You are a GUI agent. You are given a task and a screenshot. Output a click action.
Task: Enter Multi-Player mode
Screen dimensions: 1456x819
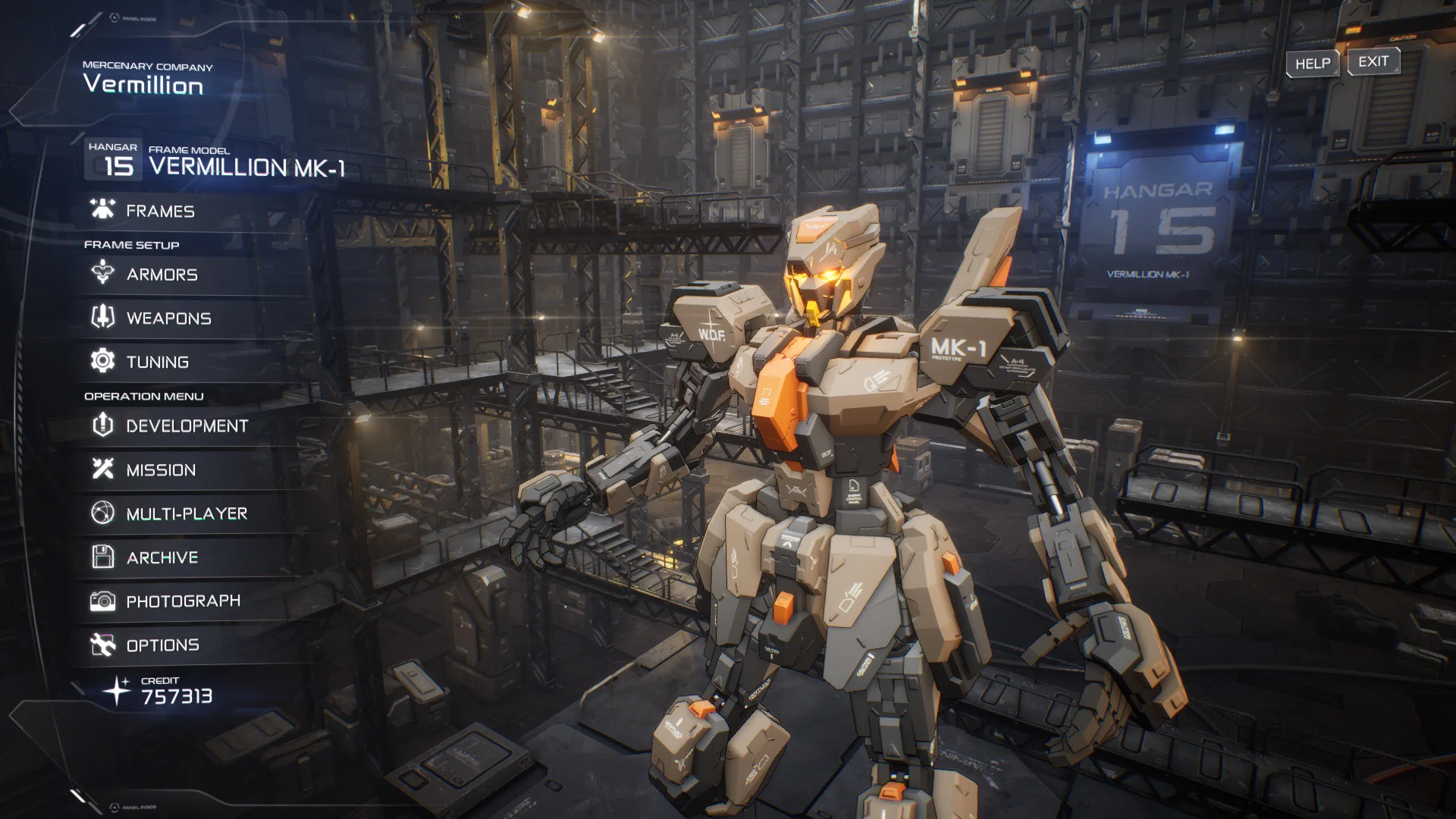[187, 514]
